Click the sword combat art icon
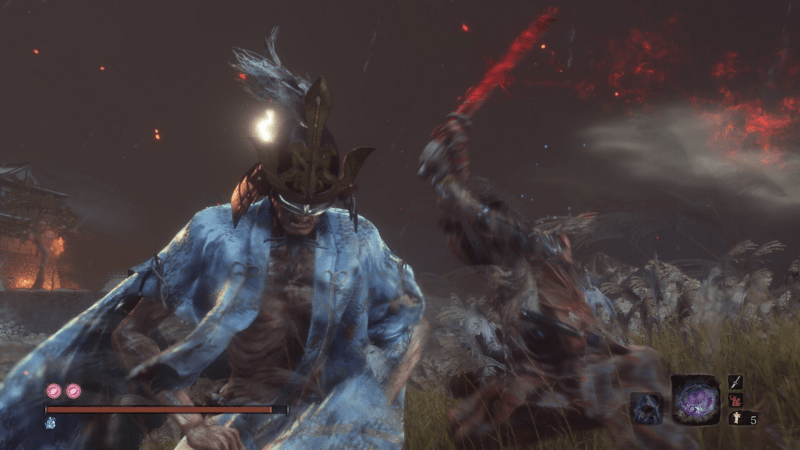The image size is (800, 450). [735, 382]
